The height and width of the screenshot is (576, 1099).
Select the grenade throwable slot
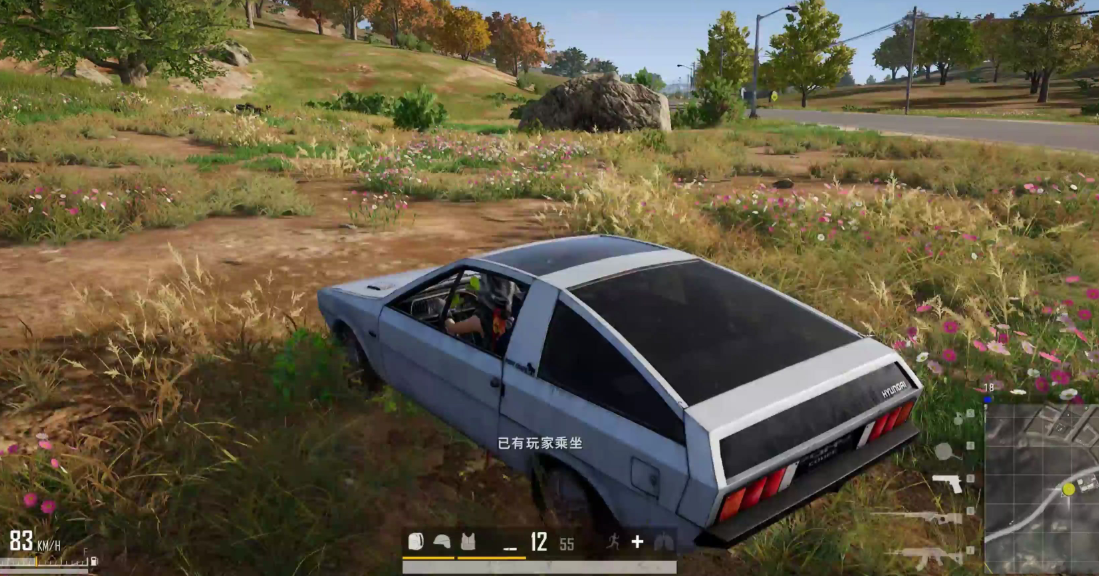click(956, 417)
